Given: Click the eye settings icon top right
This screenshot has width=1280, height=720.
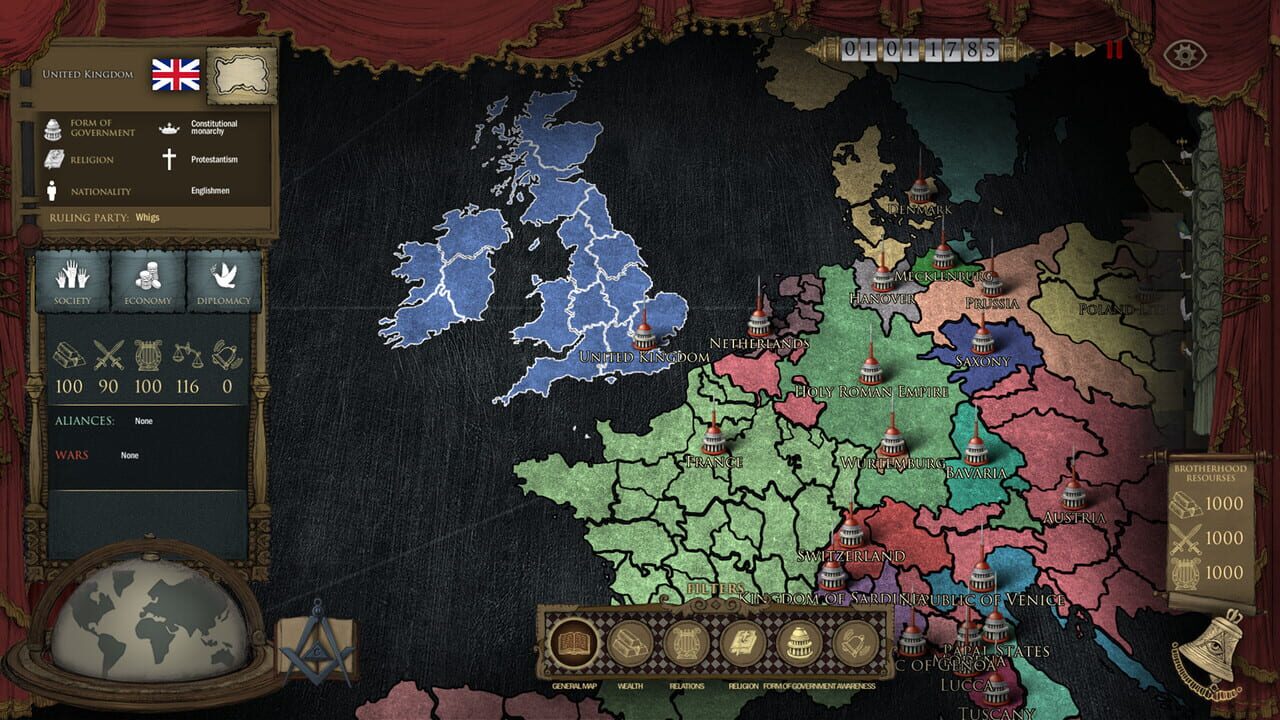Looking at the screenshot, I should coord(1185,55).
